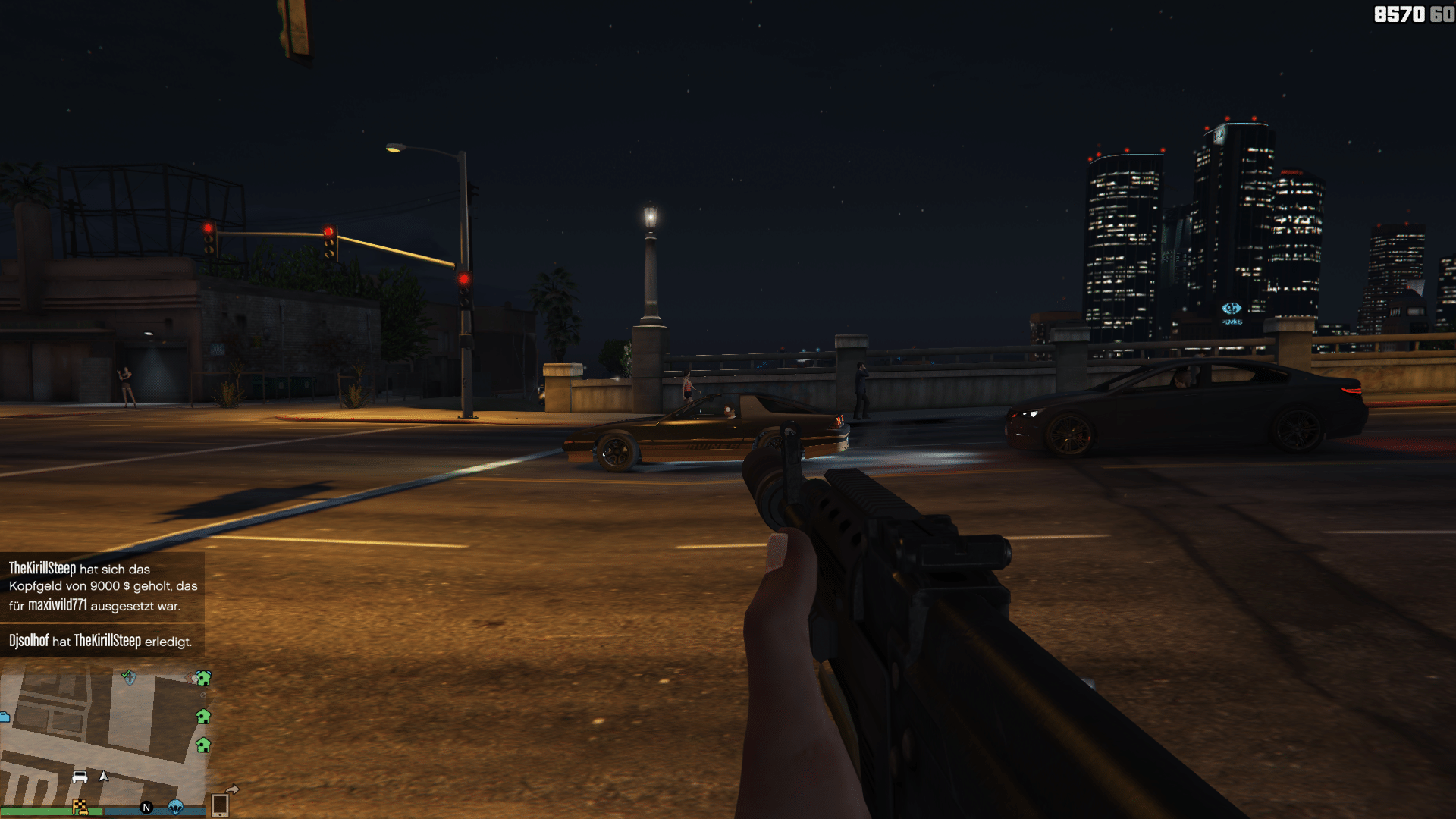
Task: Select the blue briefcase marker on the minimap
Action: click(x=4, y=717)
